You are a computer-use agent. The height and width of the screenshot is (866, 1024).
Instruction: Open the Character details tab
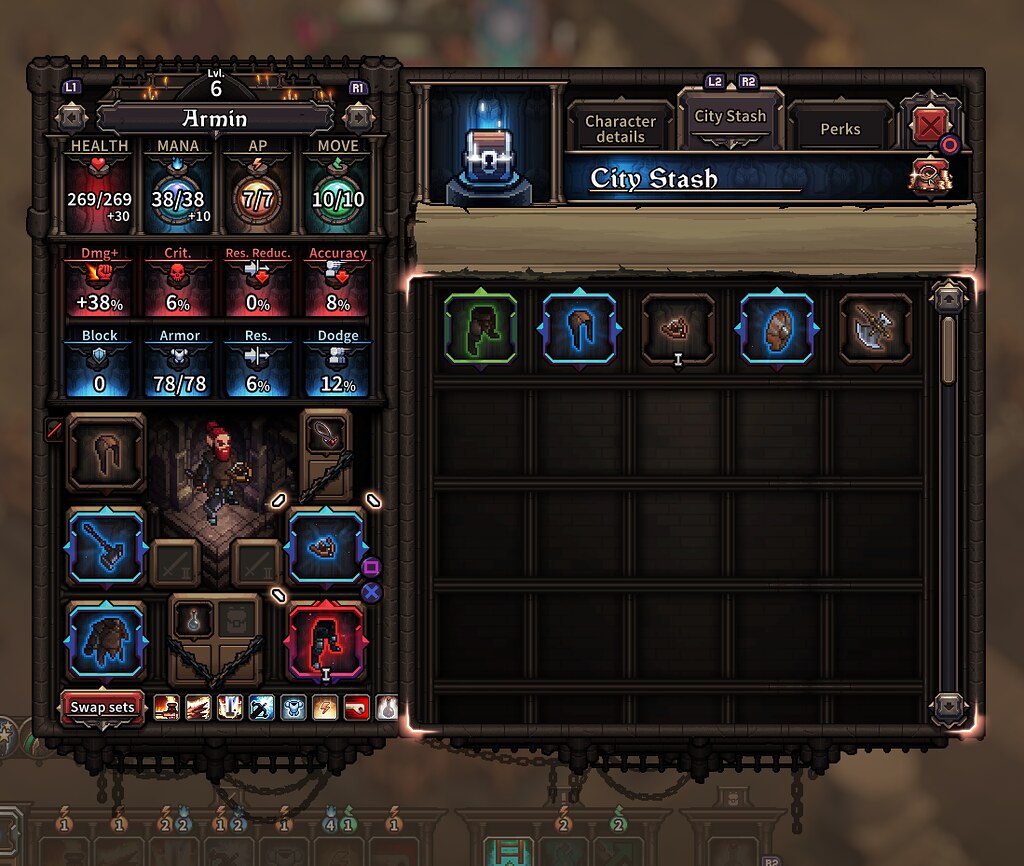pos(620,128)
